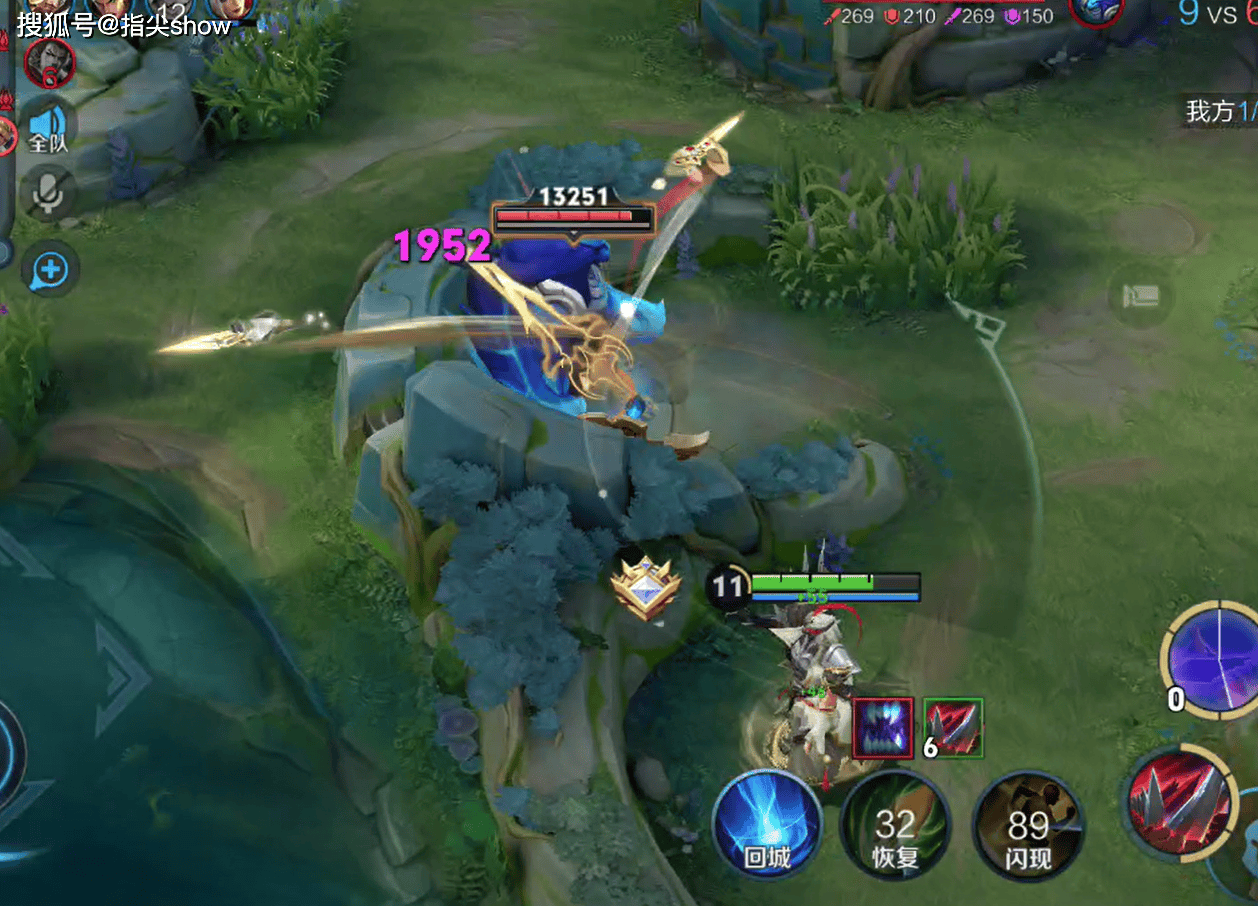Use the red blade item with 6 count
This screenshot has width=1258, height=906.
(x=954, y=728)
